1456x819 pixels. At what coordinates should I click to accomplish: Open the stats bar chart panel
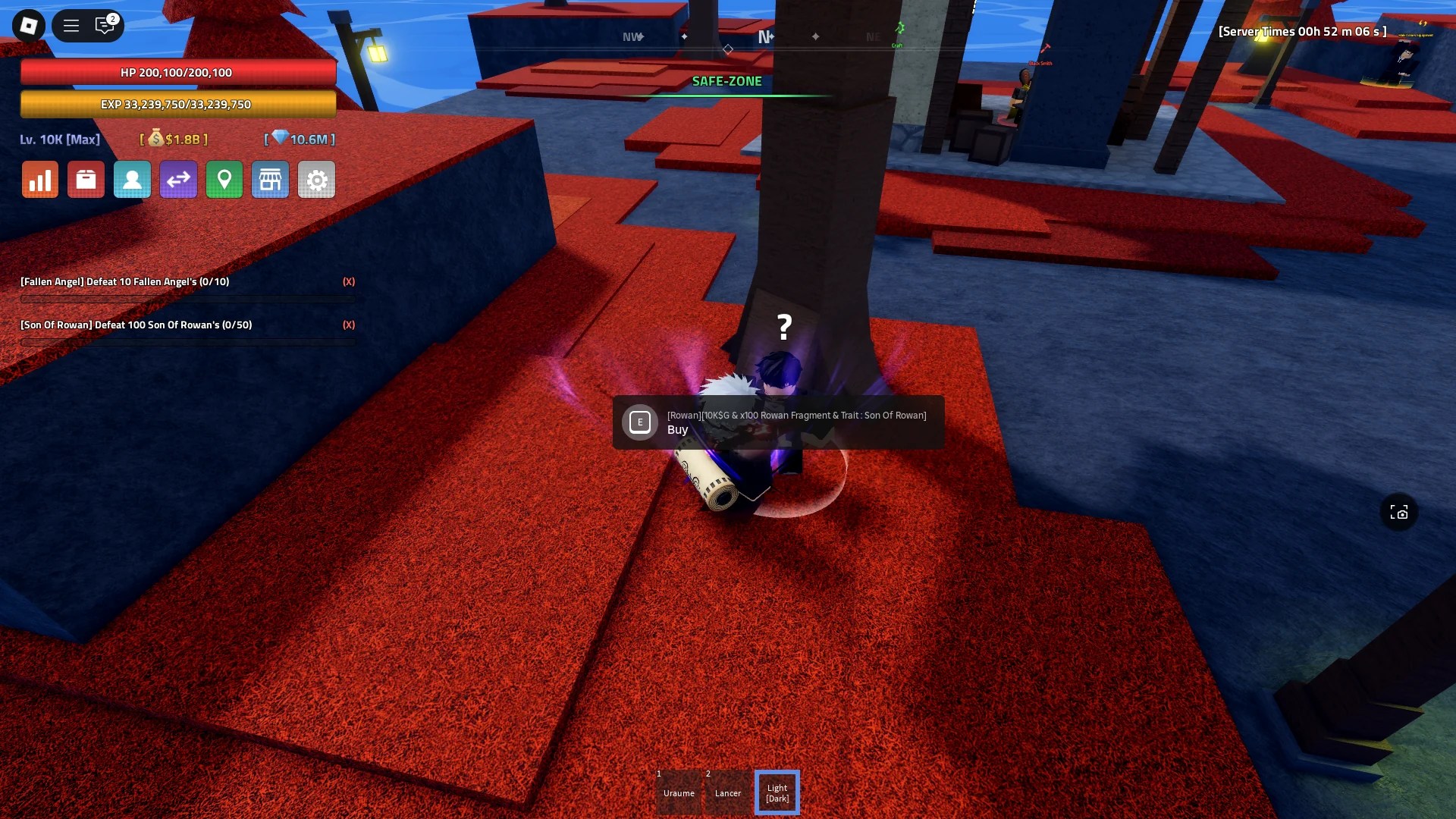[x=39, y=179]
